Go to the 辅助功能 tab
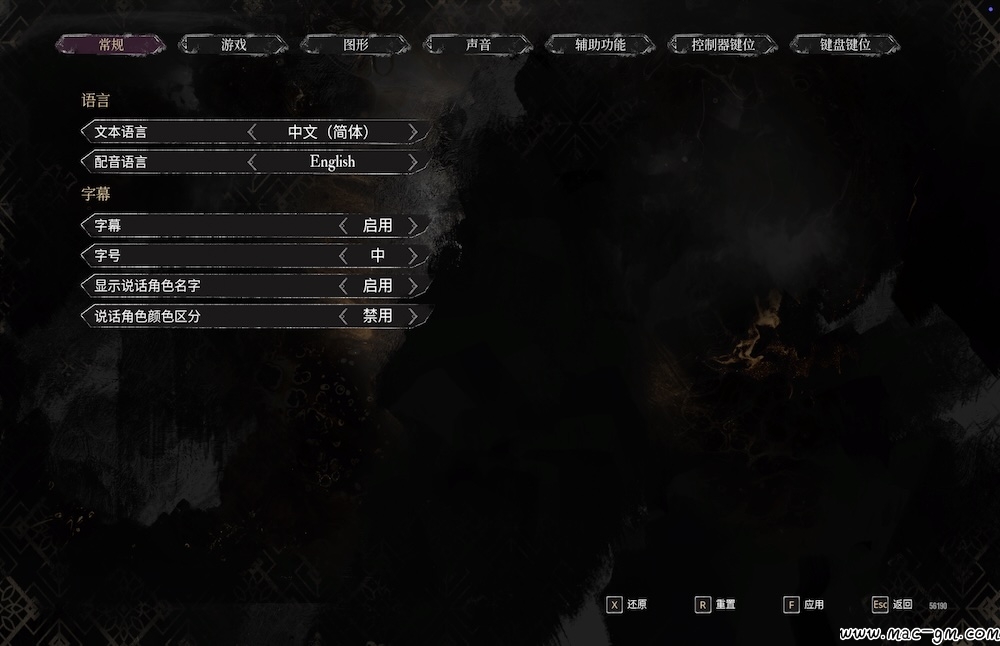The image size is (1000, 646). [x=600, y=45]
